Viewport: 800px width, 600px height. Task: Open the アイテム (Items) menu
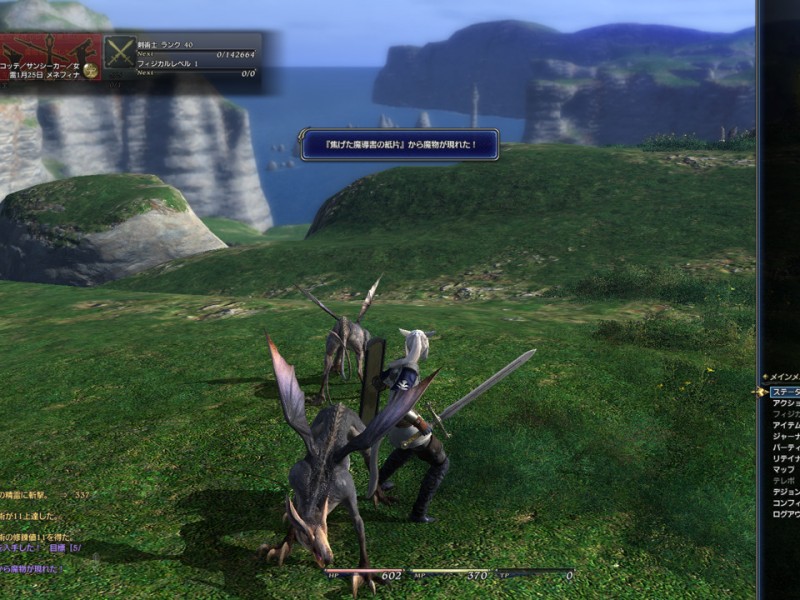[x=785, y=425]
